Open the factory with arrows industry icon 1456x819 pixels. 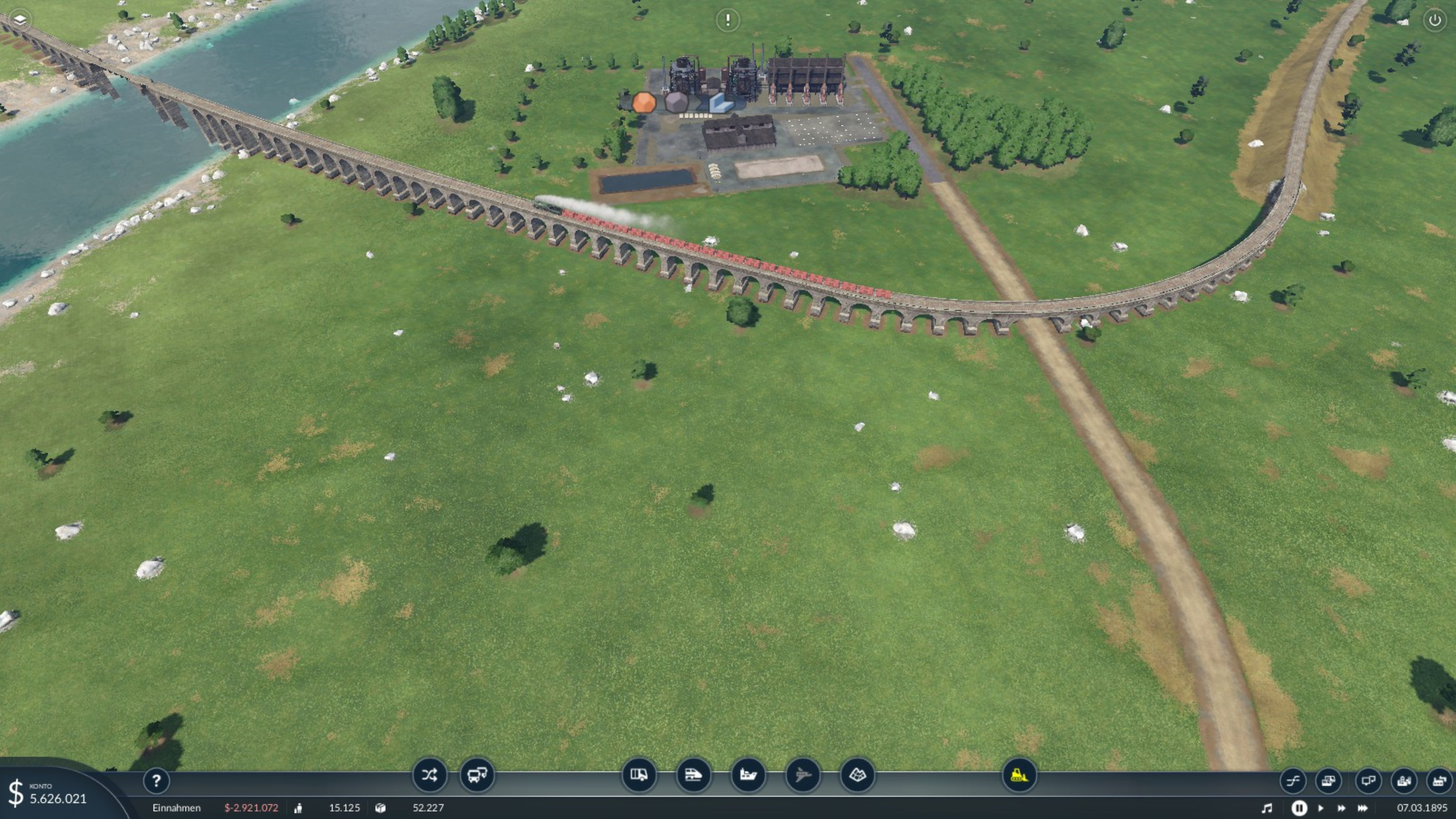1439,781
